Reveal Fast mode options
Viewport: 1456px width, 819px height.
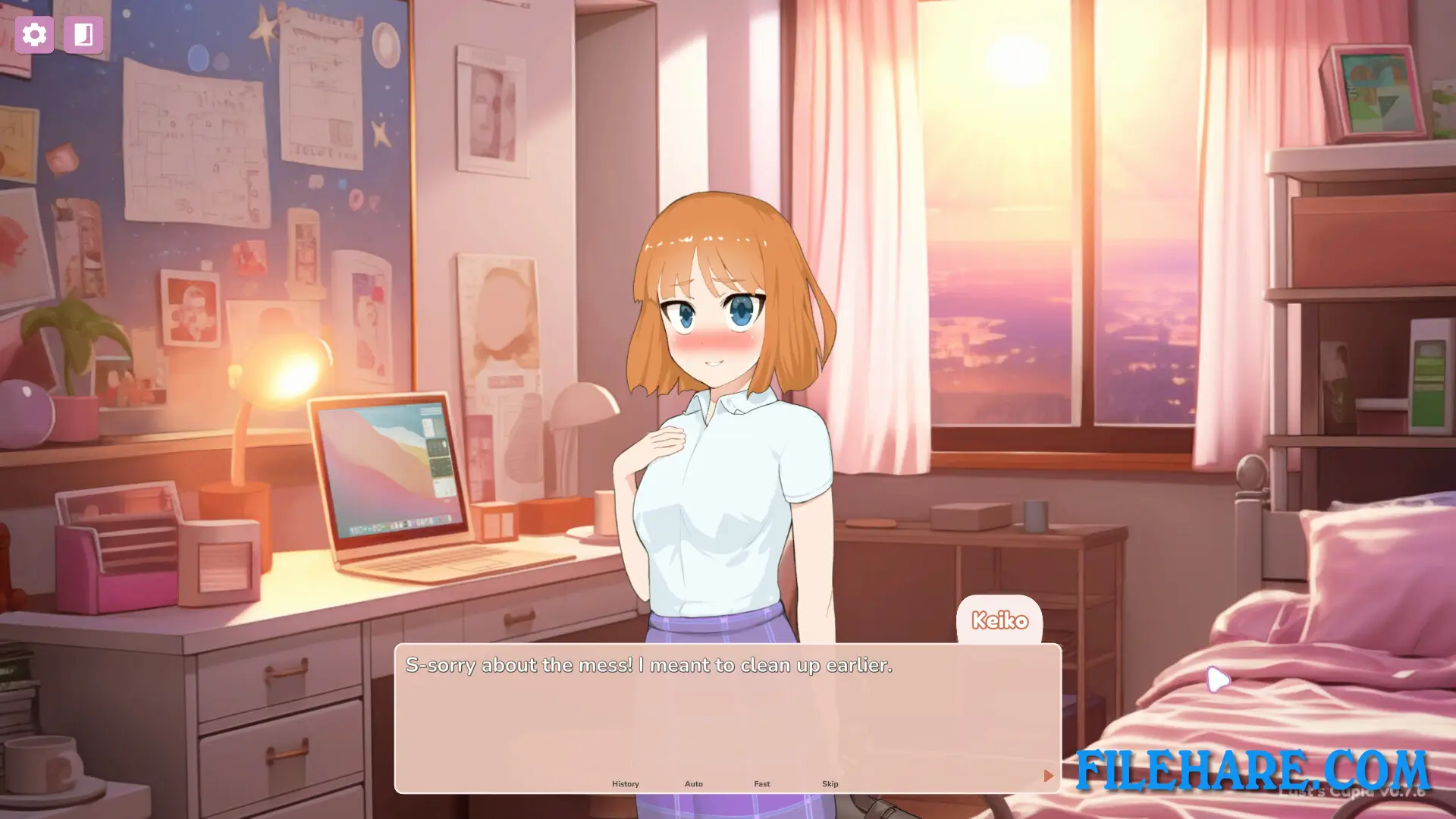[761, 783]
